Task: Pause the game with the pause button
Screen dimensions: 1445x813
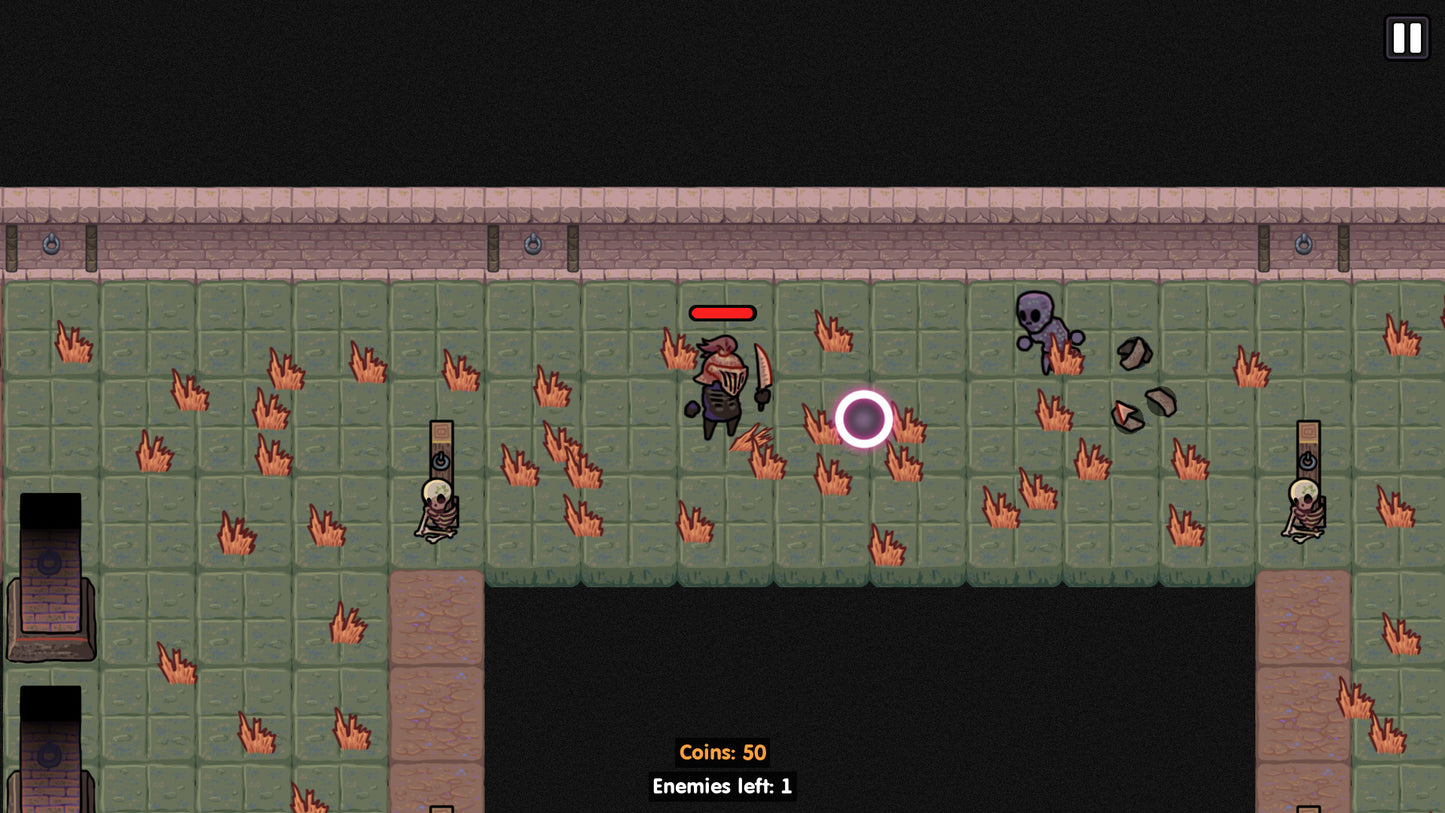Action: (x=1406, y=38)
